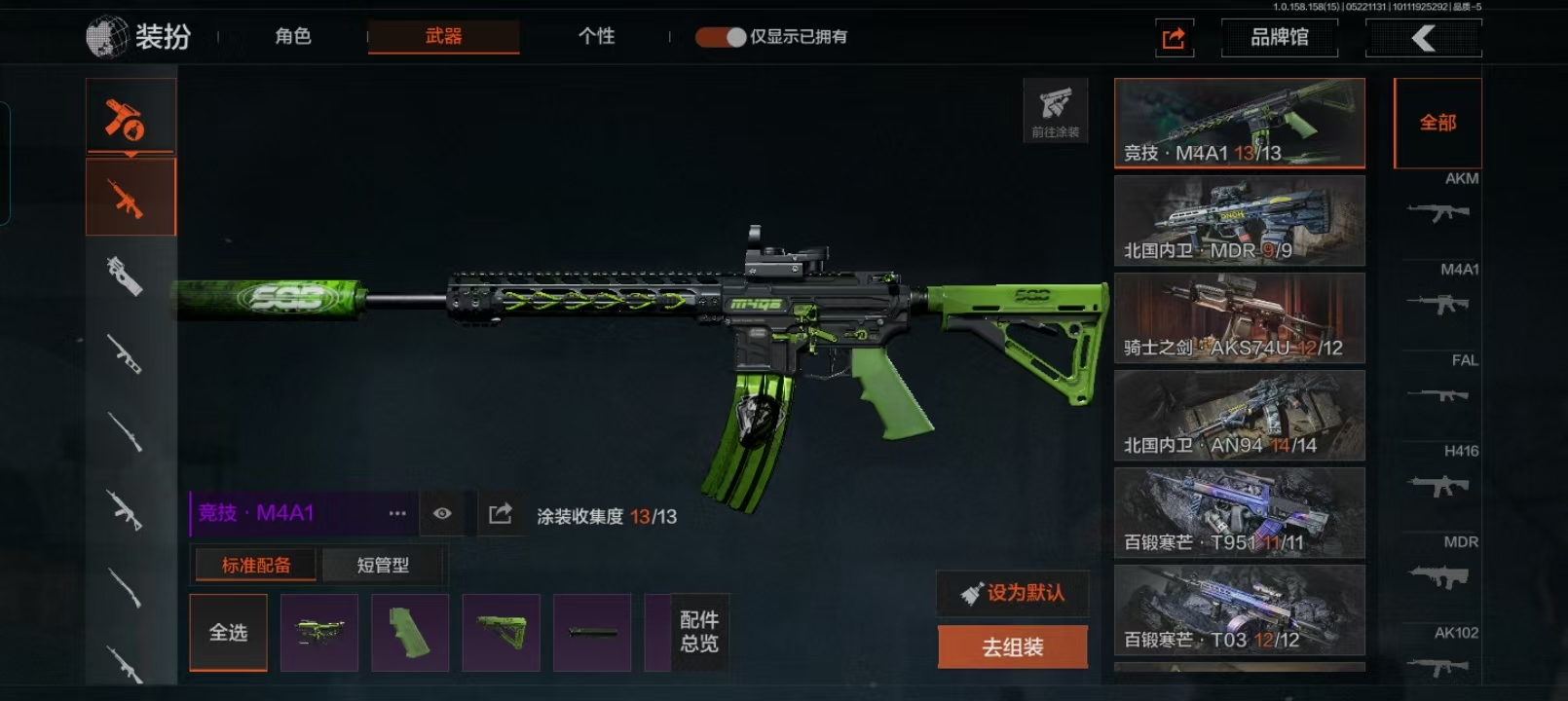Toggle 仅显示已拥有 filter switch
This screenshot has width=1568, height=701.
[721, 37]
